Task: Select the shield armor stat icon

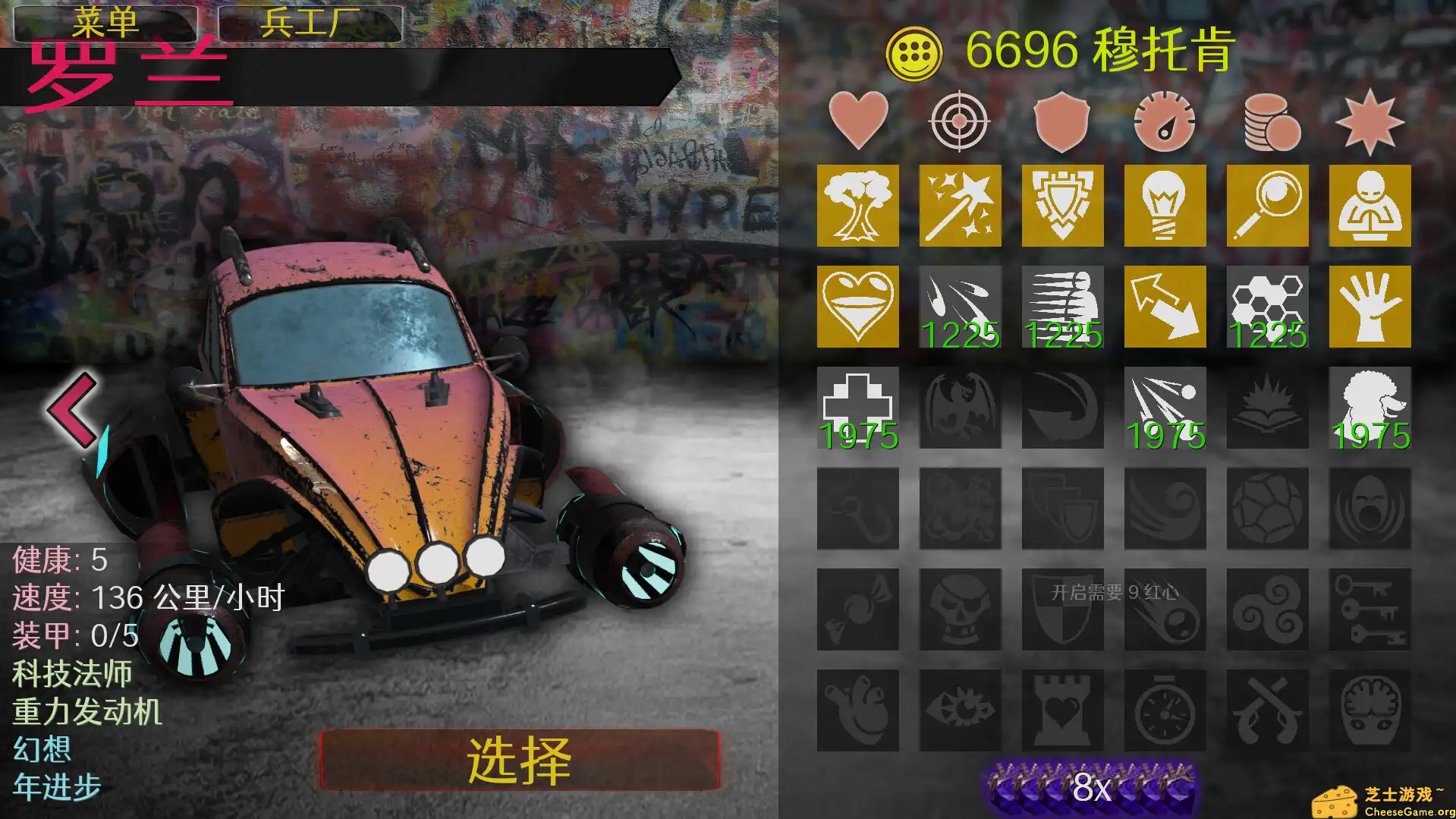Action: click(x=1062, y=121)
